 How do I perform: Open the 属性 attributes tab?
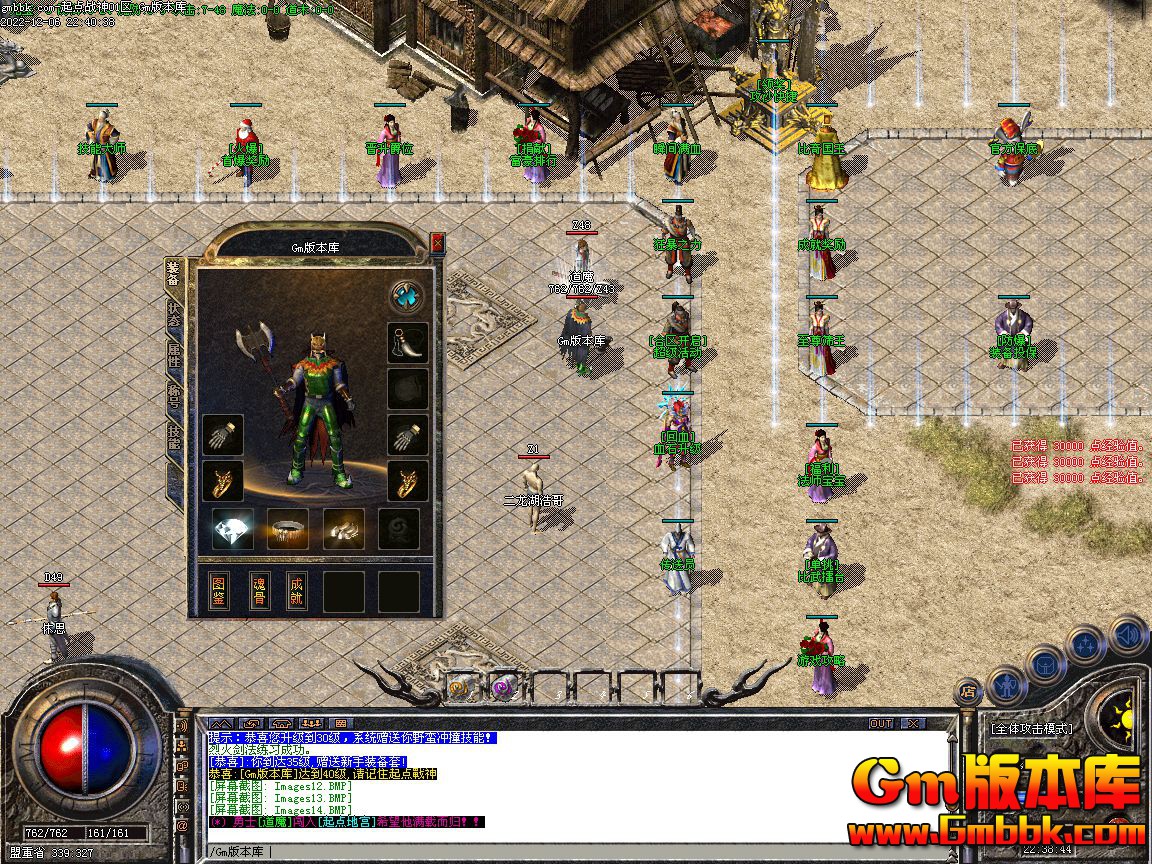point(174,356)
